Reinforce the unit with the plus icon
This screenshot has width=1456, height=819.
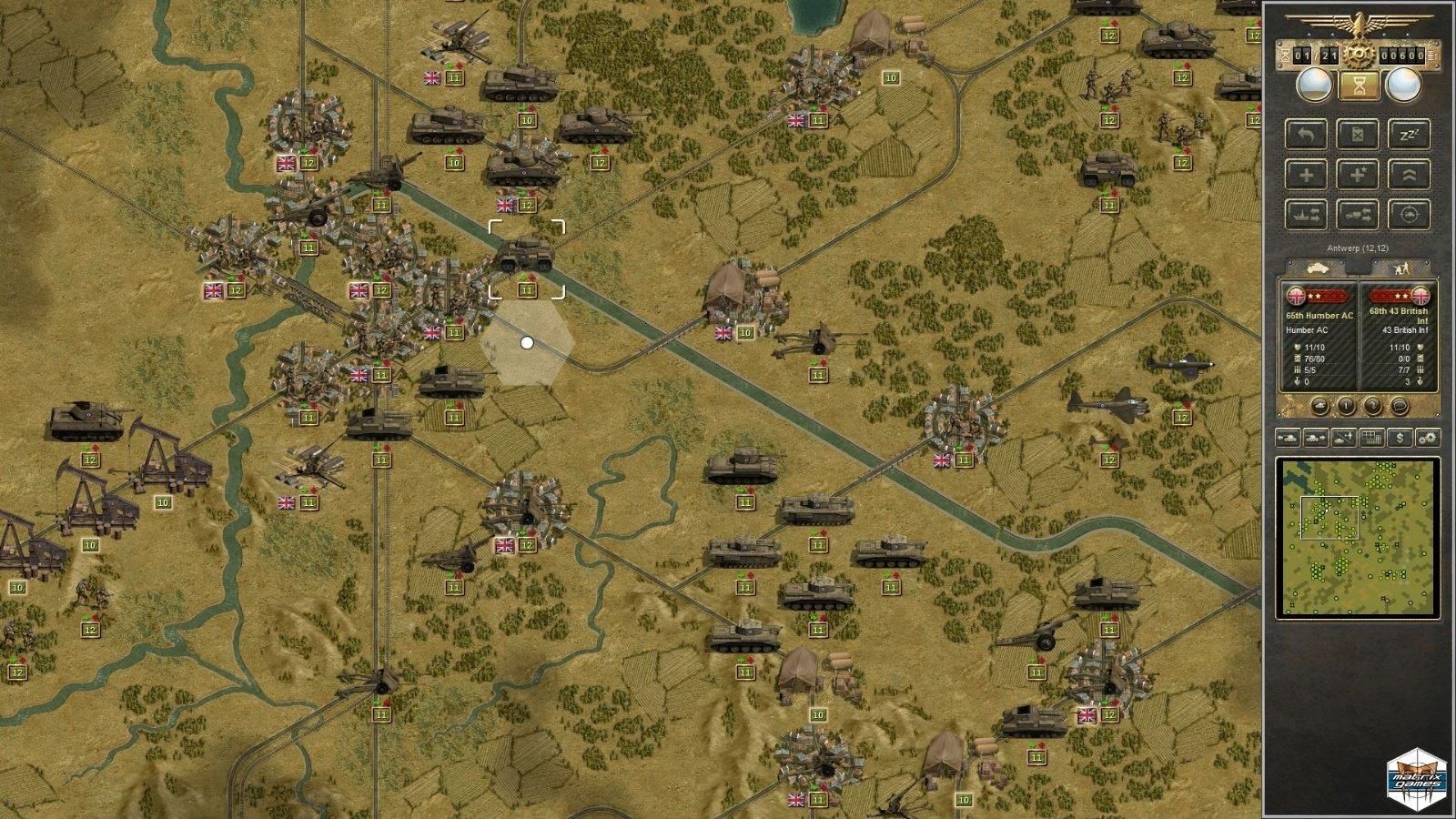(x=1307, y=173)
